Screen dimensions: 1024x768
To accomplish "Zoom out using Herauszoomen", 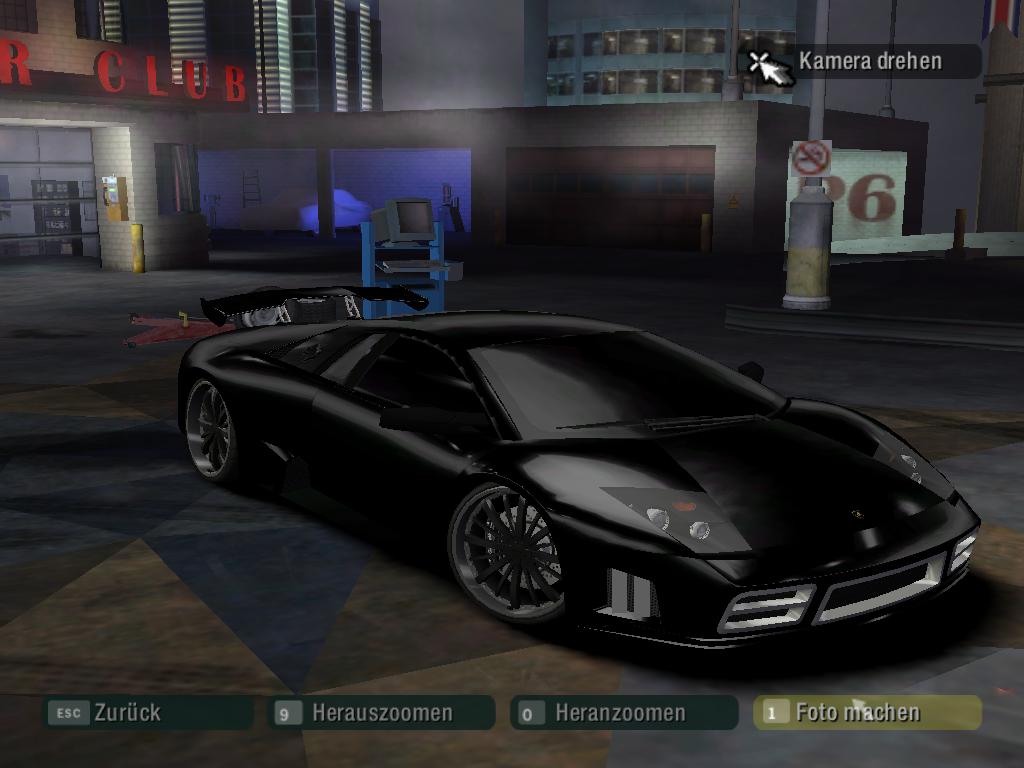I will [382, 713].
